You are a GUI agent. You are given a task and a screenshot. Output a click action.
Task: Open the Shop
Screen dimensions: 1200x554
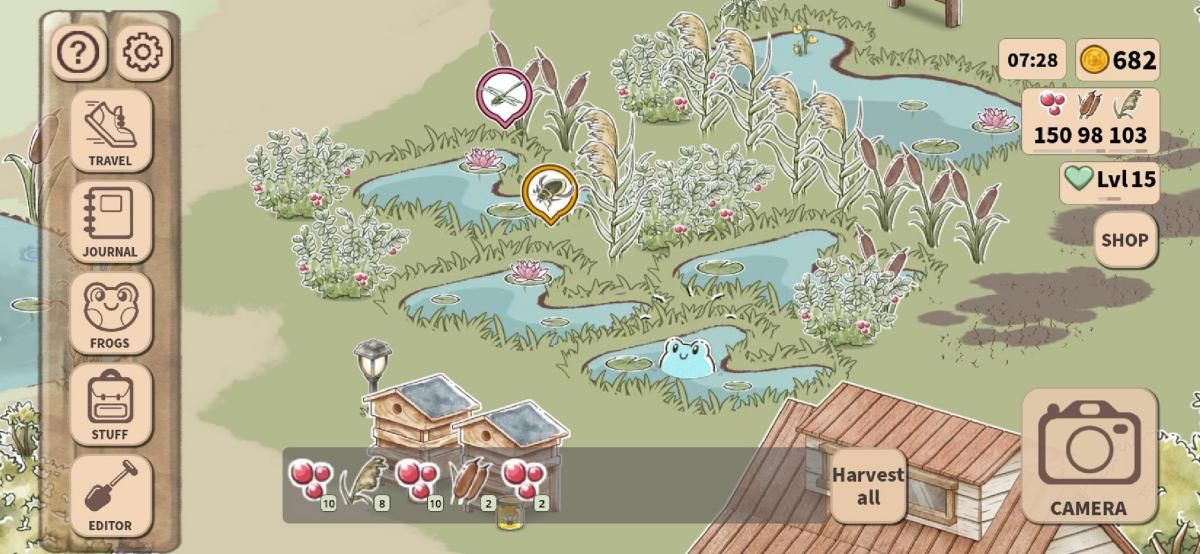pos(1125,240)
